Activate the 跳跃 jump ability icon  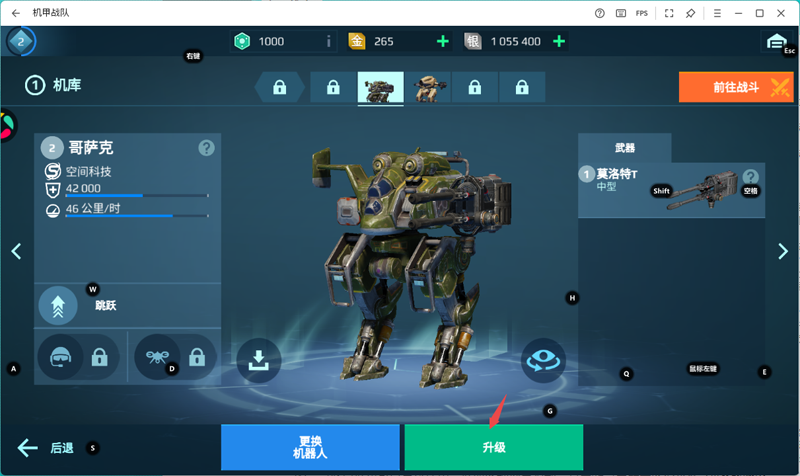(58, 306)
